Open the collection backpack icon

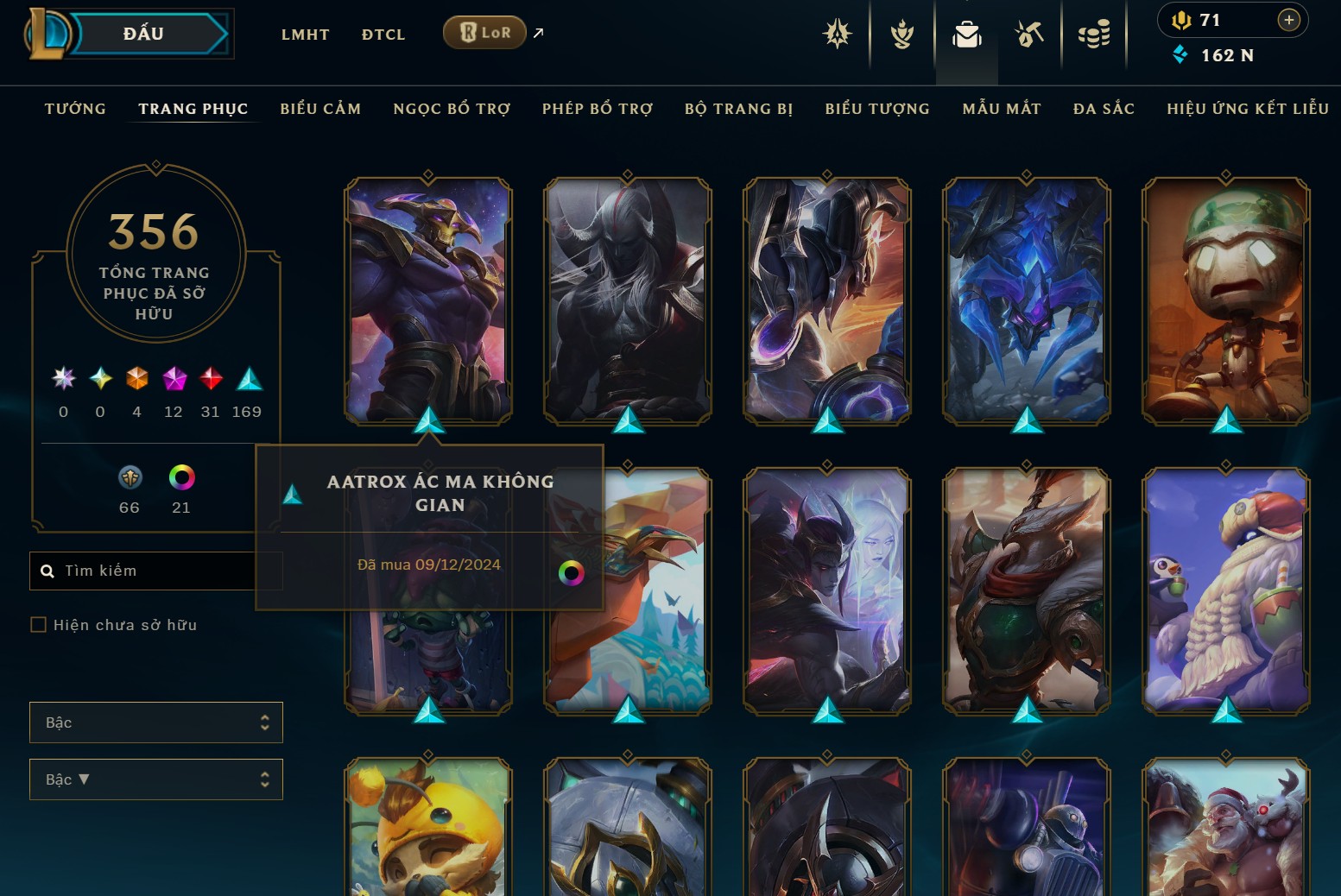click(x=966, y=35)
